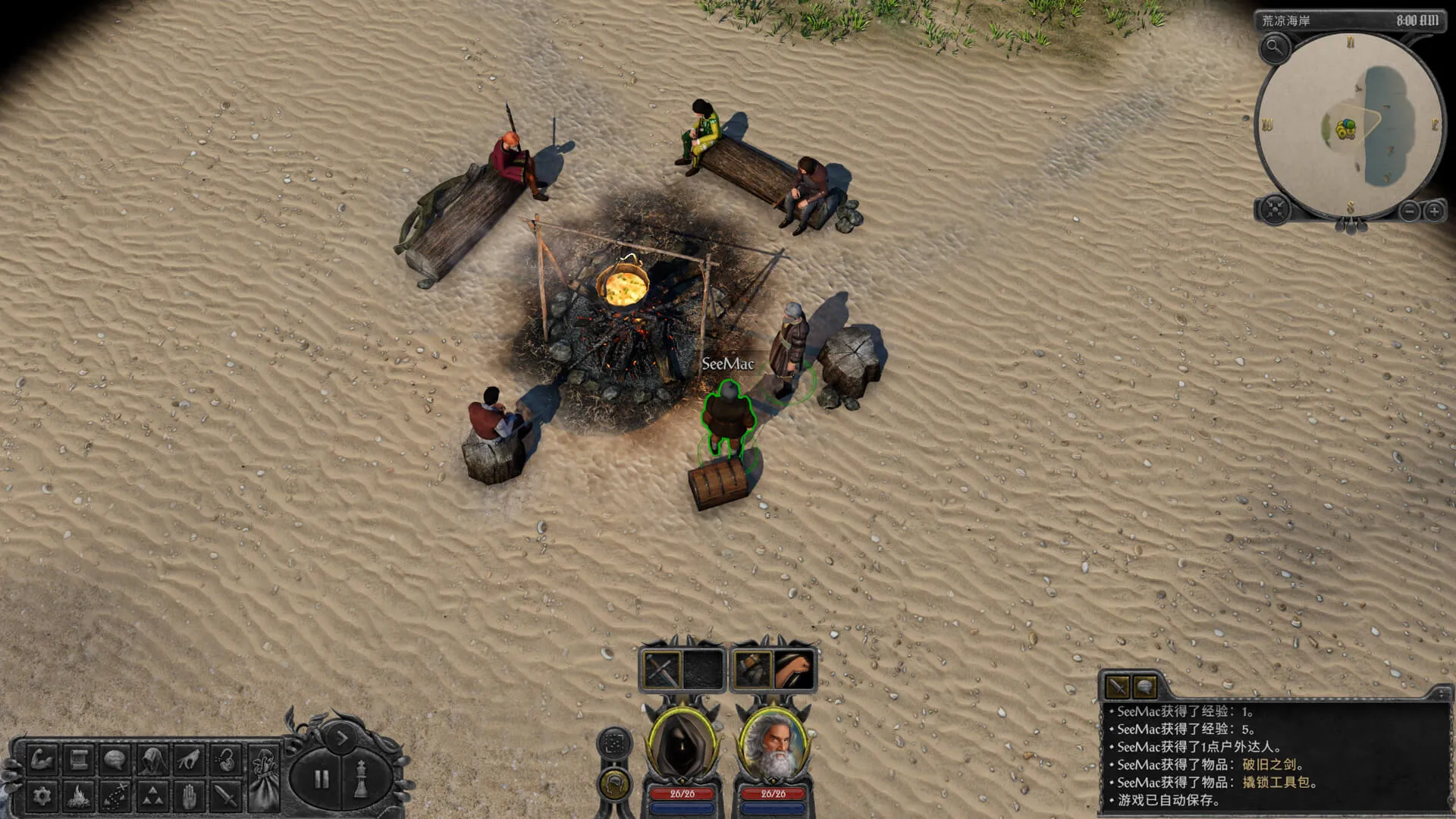Open the flexed arm character icon
Viewport: 1456px width, 819px height.
(x=42, y=759)
